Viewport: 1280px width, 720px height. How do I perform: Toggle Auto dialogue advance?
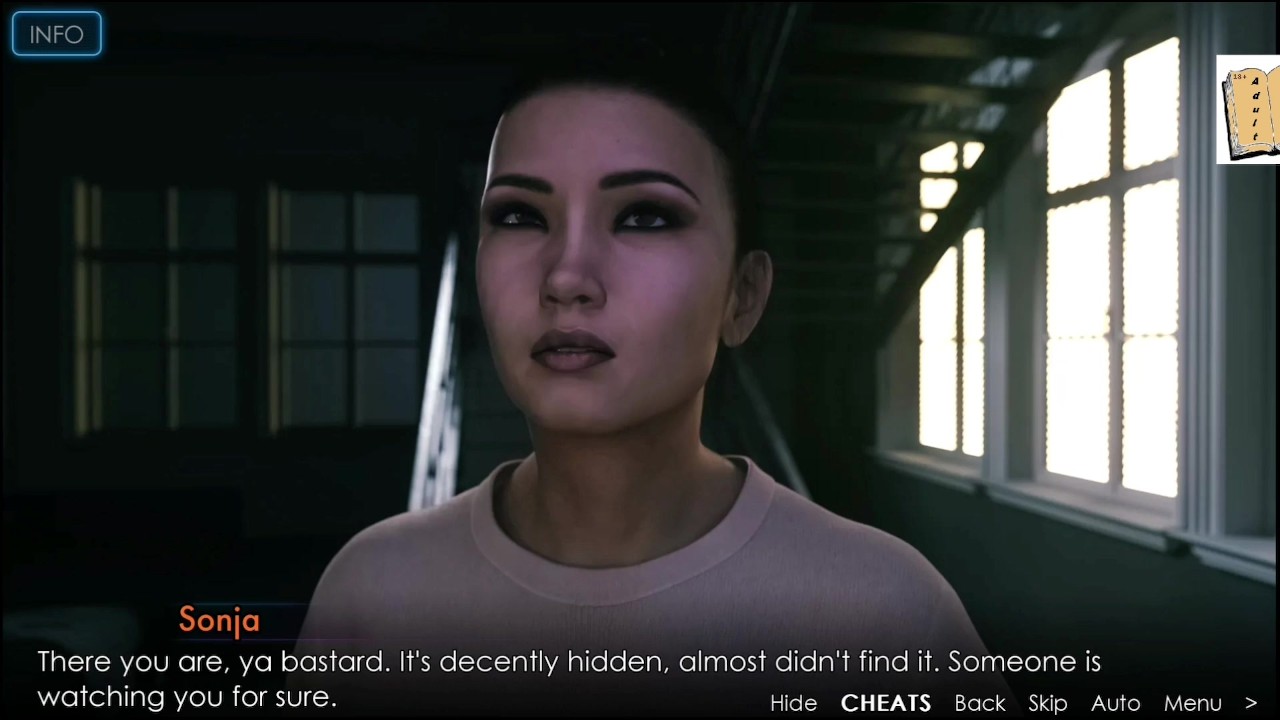tap(1115, 703)
